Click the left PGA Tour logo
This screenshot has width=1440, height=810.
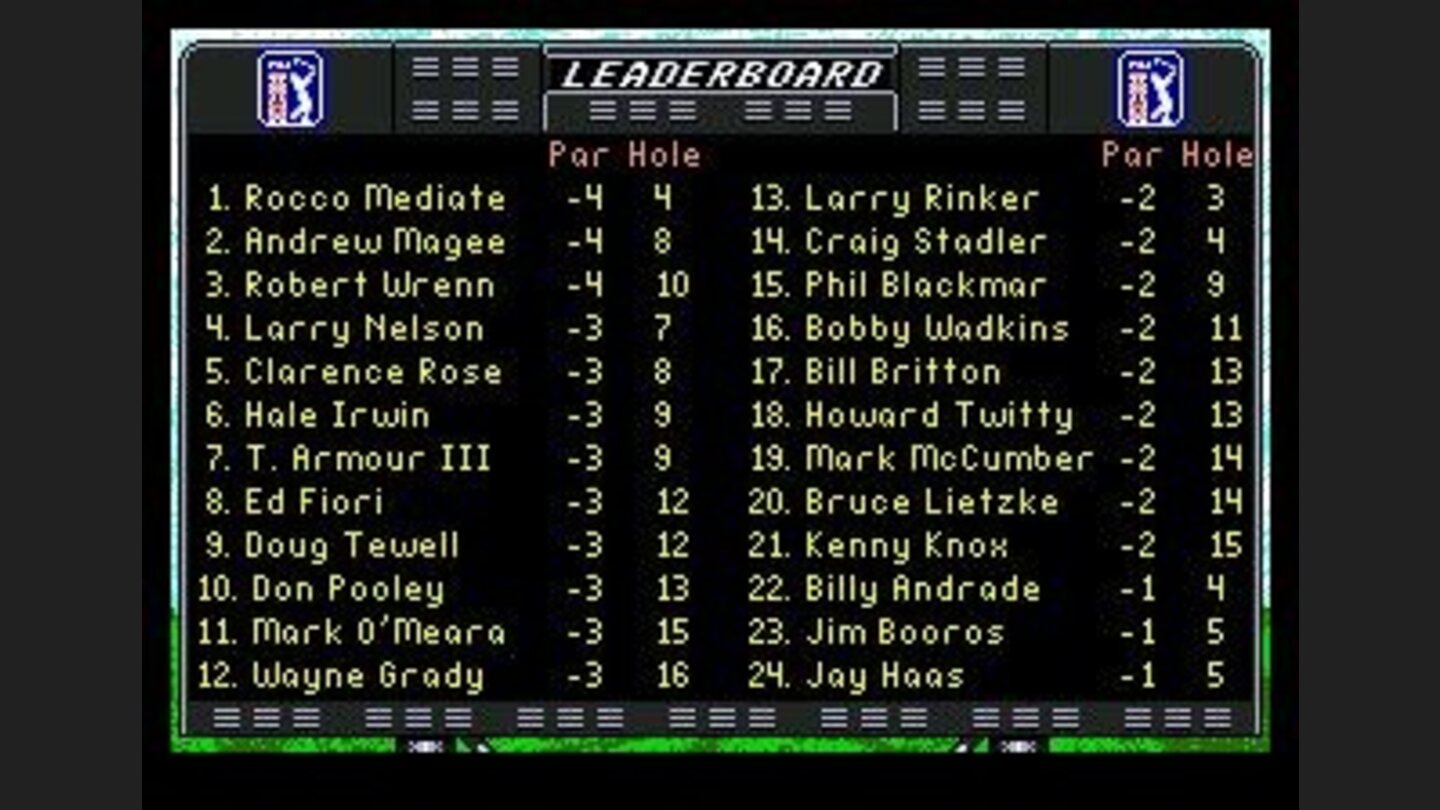[x=288, y=90]
